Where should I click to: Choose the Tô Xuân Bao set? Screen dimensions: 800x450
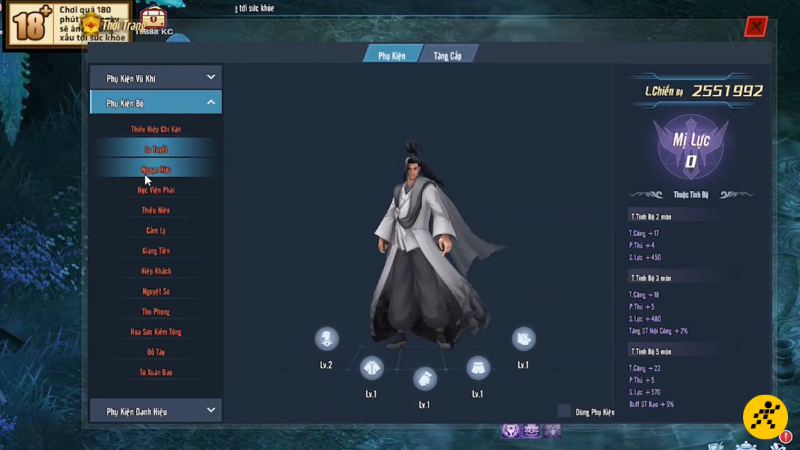click(x=155, y=372)
